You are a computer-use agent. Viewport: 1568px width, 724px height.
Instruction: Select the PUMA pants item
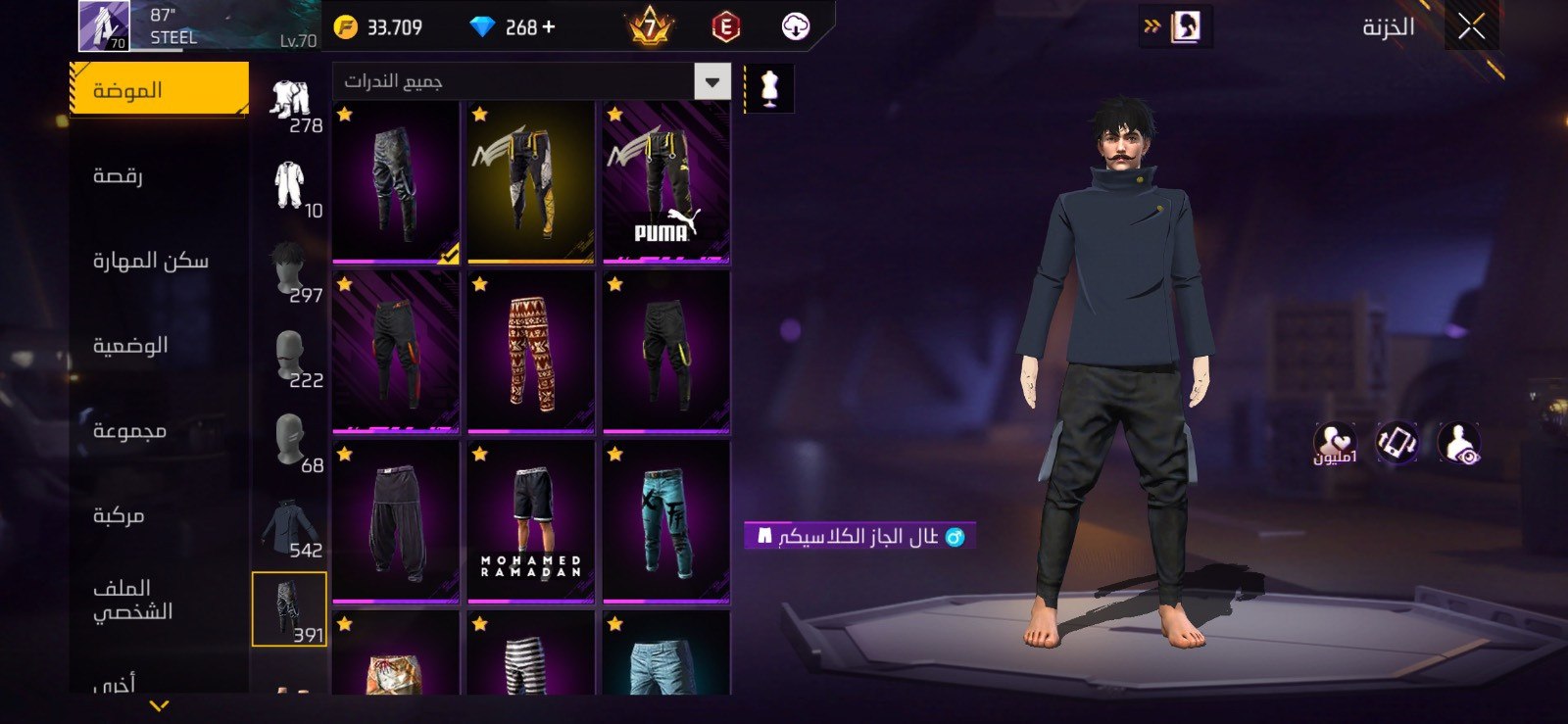tap(666, 183)
